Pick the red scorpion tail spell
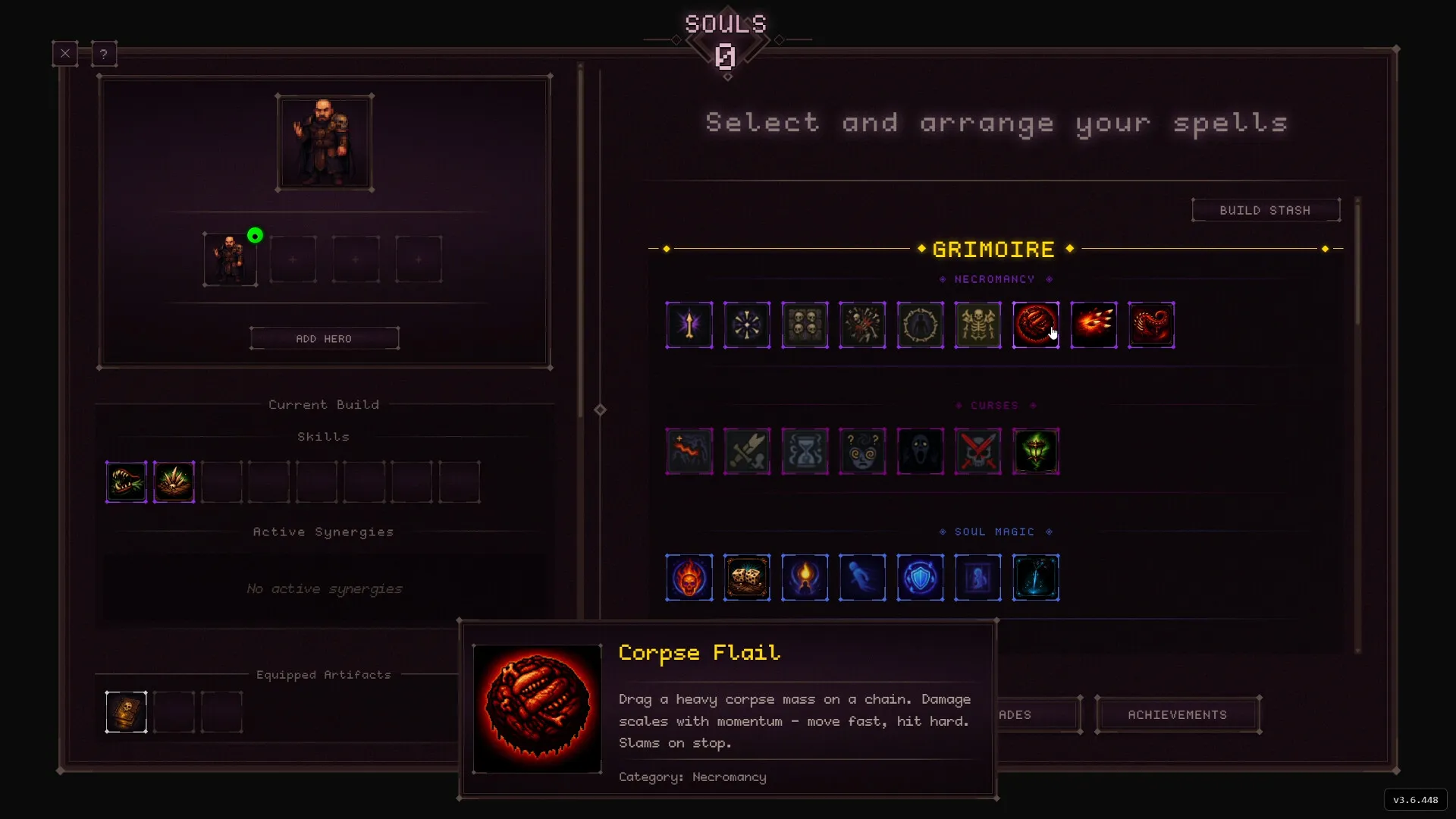 [x=1151, y=325]
